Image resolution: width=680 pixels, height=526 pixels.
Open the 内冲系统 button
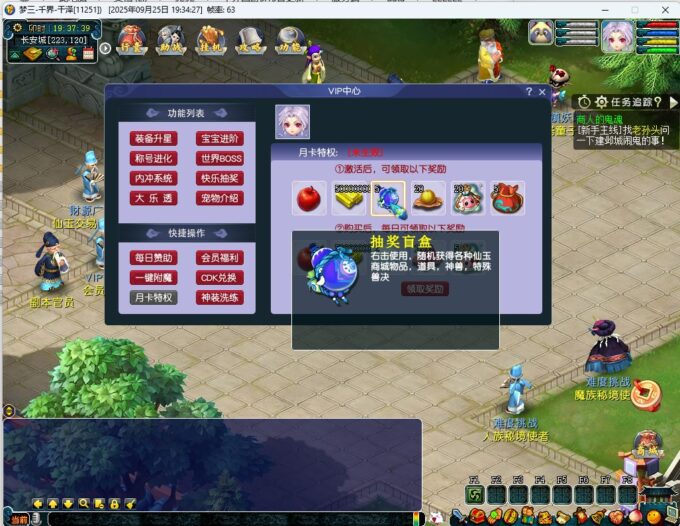coord(154,178)
